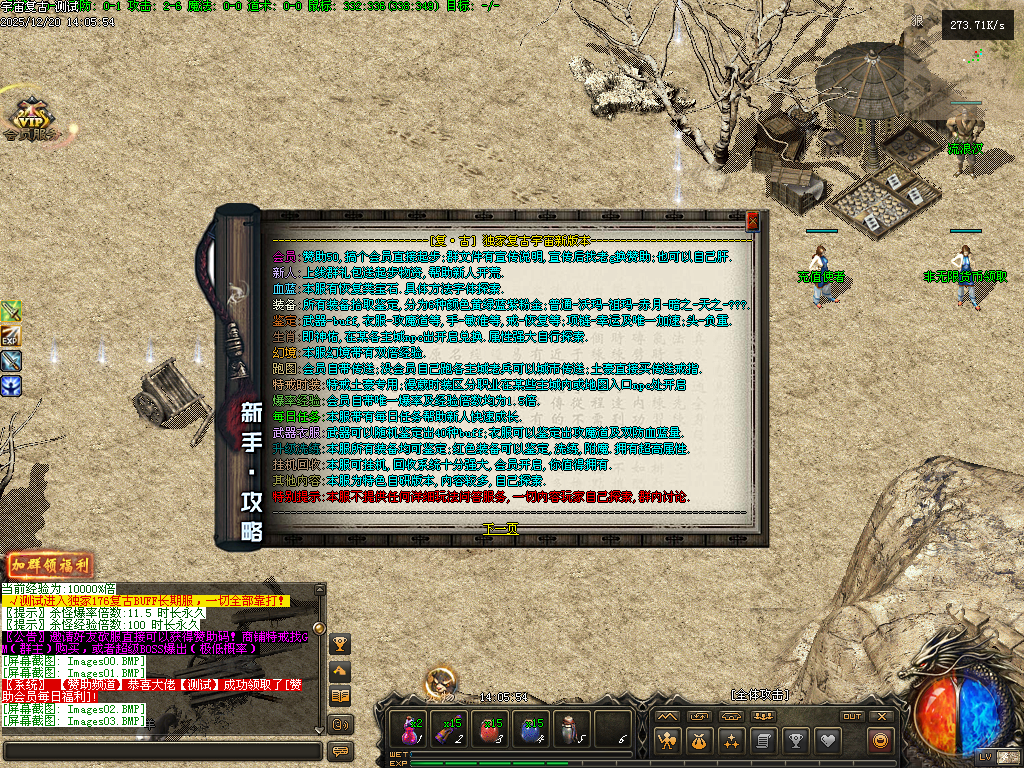The image size is (1024, 768).
Task: Open the character panel with warrior icon
Action: pyautogui.click(x=667, y=741)
